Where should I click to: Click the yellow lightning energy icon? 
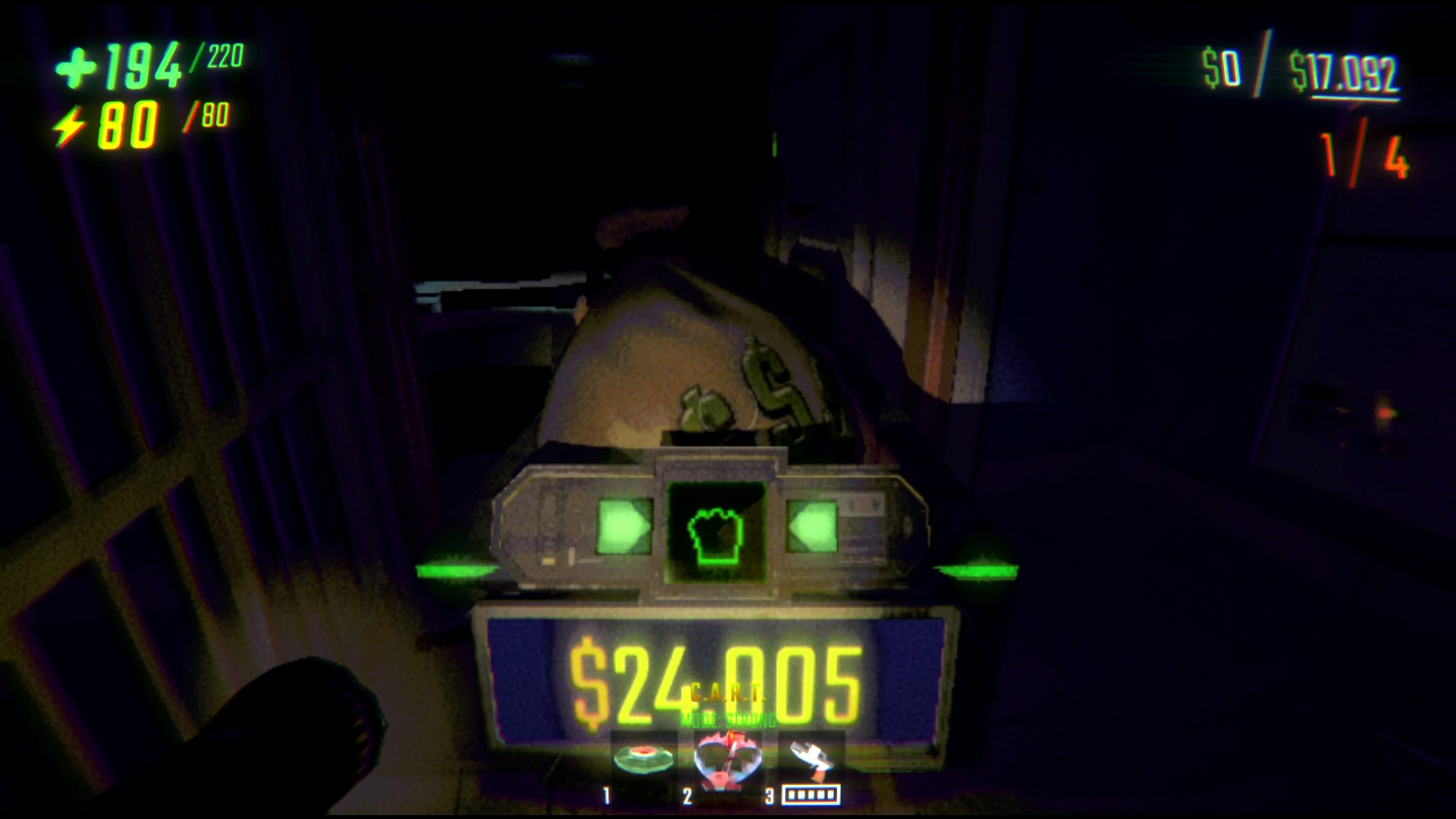coord(71,124)
